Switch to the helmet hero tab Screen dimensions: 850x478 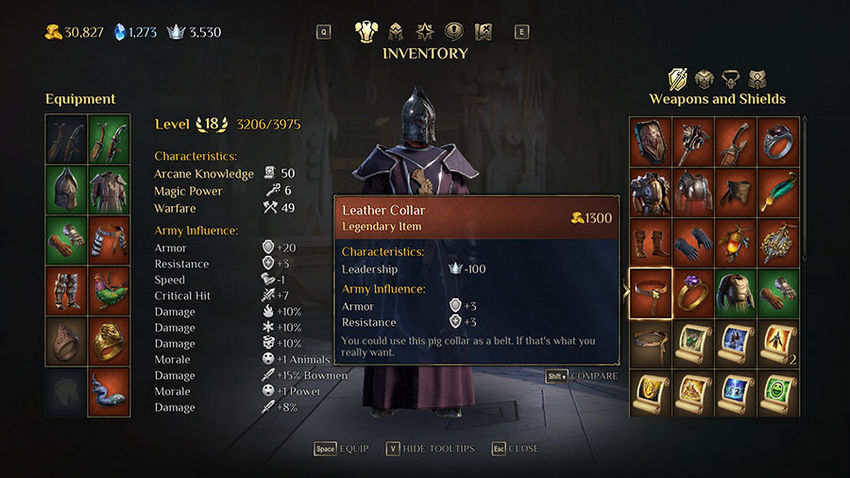pyautogui.click(x=395, y=31)
